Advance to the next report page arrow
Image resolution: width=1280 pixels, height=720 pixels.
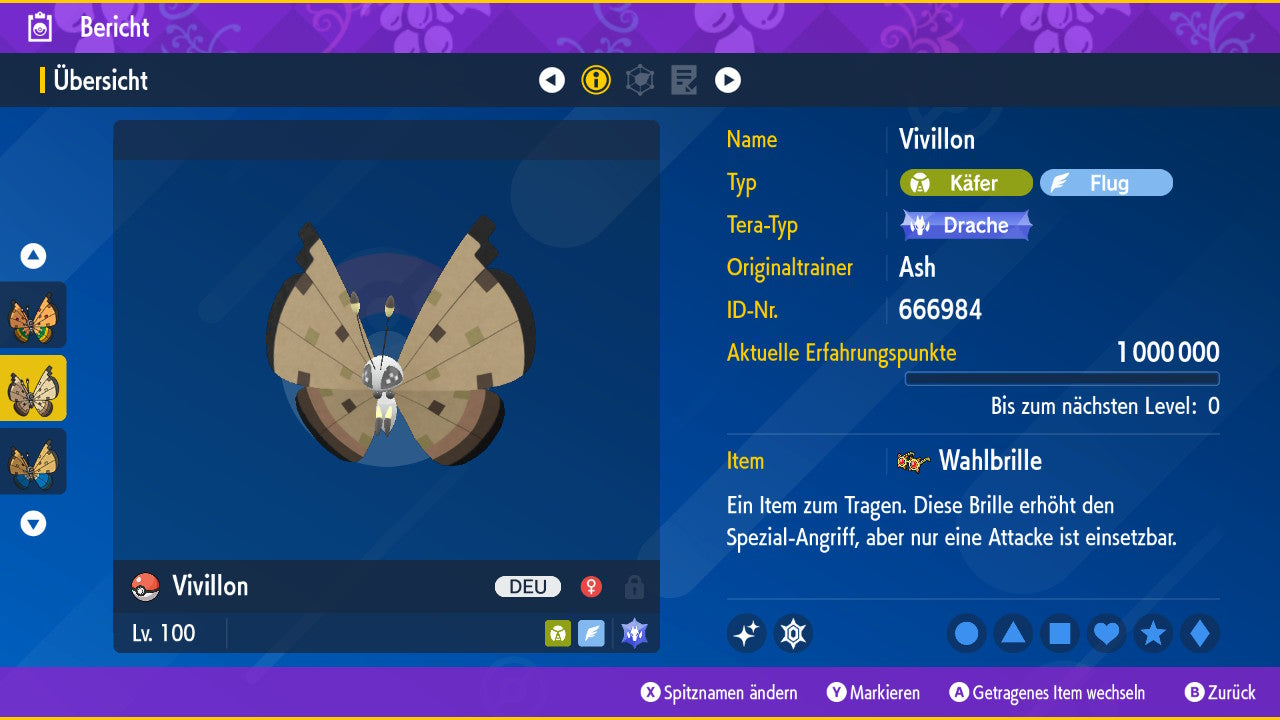728,80
